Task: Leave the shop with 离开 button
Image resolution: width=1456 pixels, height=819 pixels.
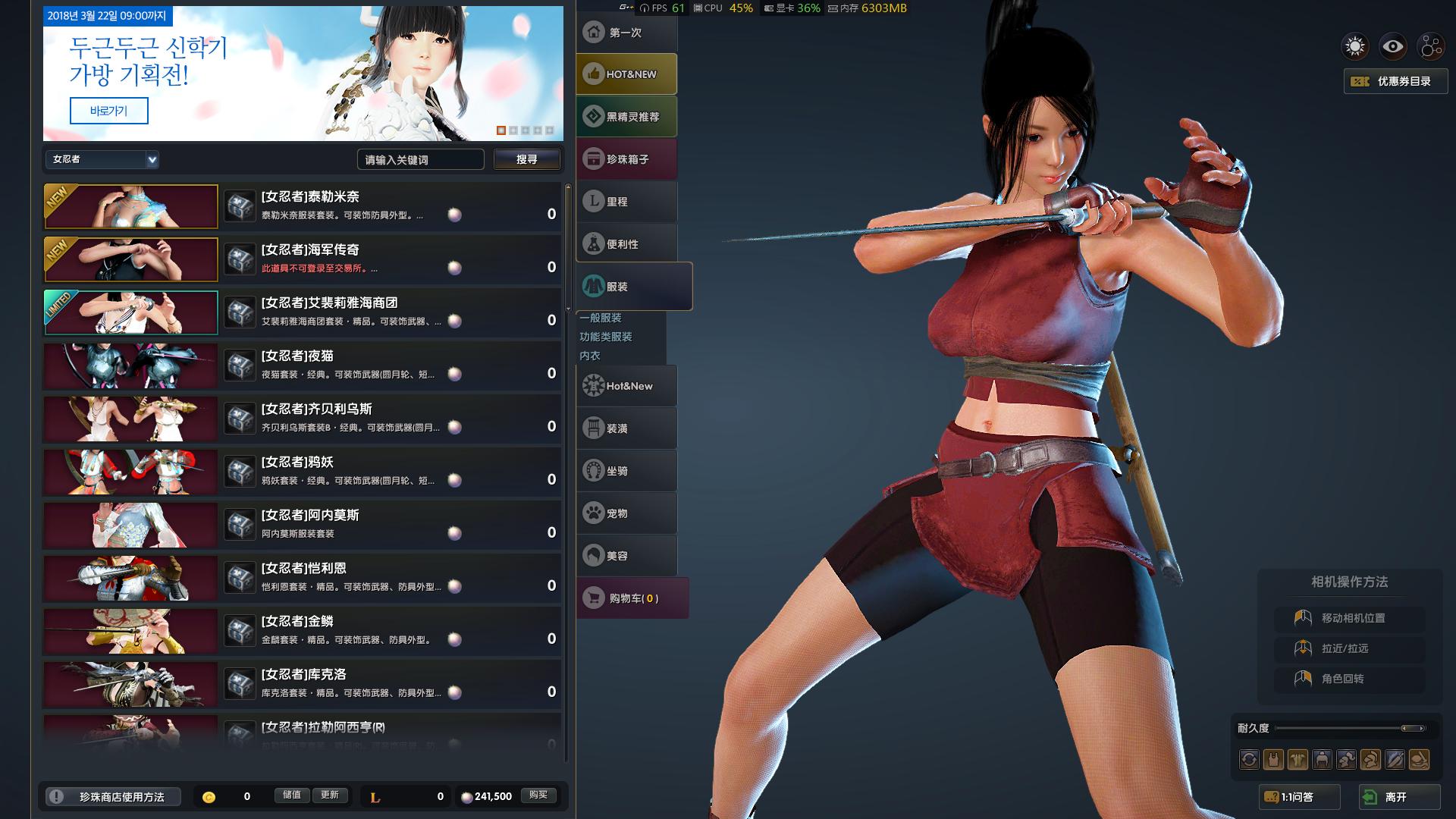Action: click(1399, 797)
